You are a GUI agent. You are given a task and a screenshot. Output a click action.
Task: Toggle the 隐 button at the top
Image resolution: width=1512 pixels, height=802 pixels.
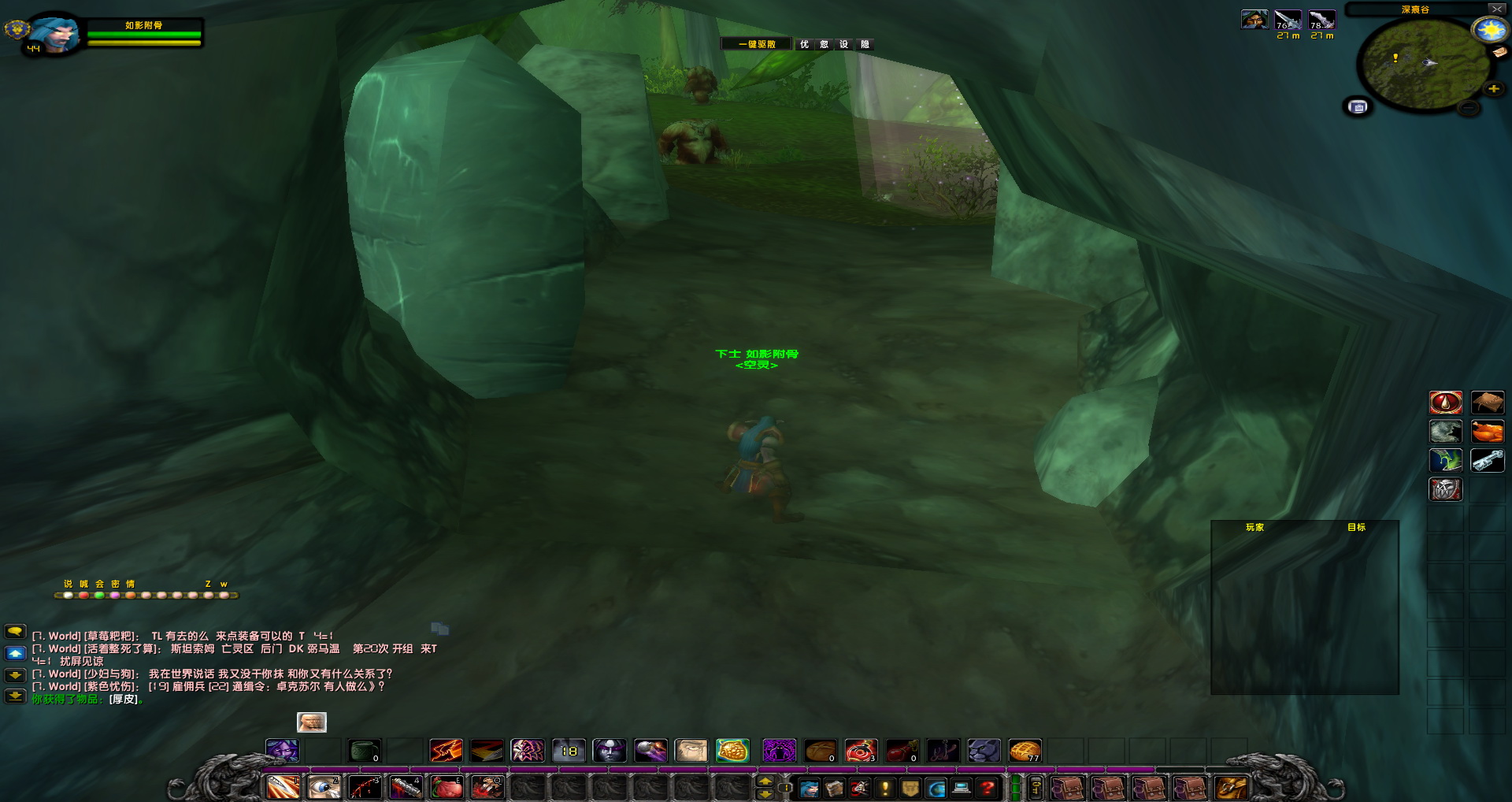pos(866,44)
